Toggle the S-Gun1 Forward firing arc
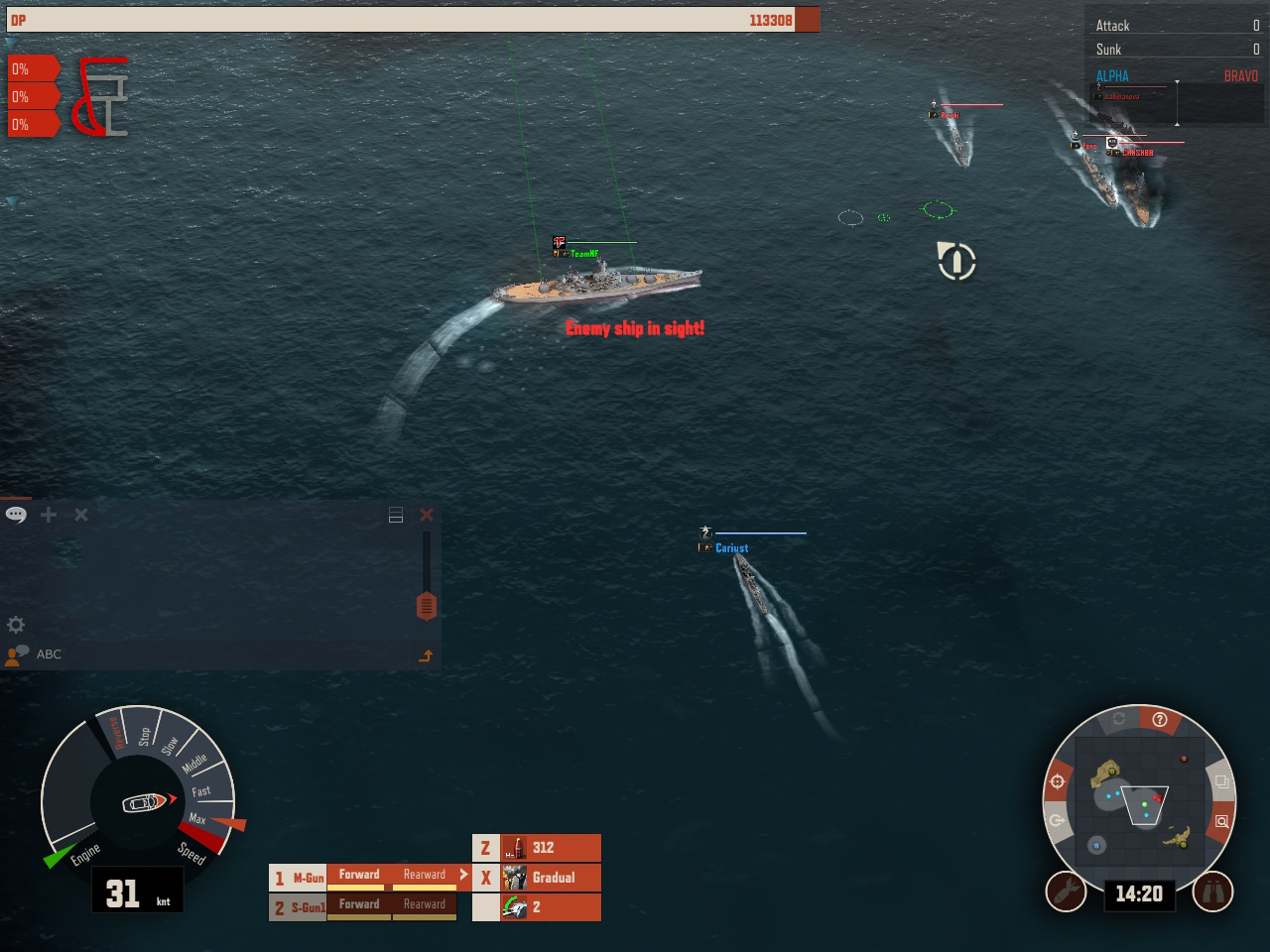Image resolution: width=1270 pixels, height=952 pixels. [360, 903]
